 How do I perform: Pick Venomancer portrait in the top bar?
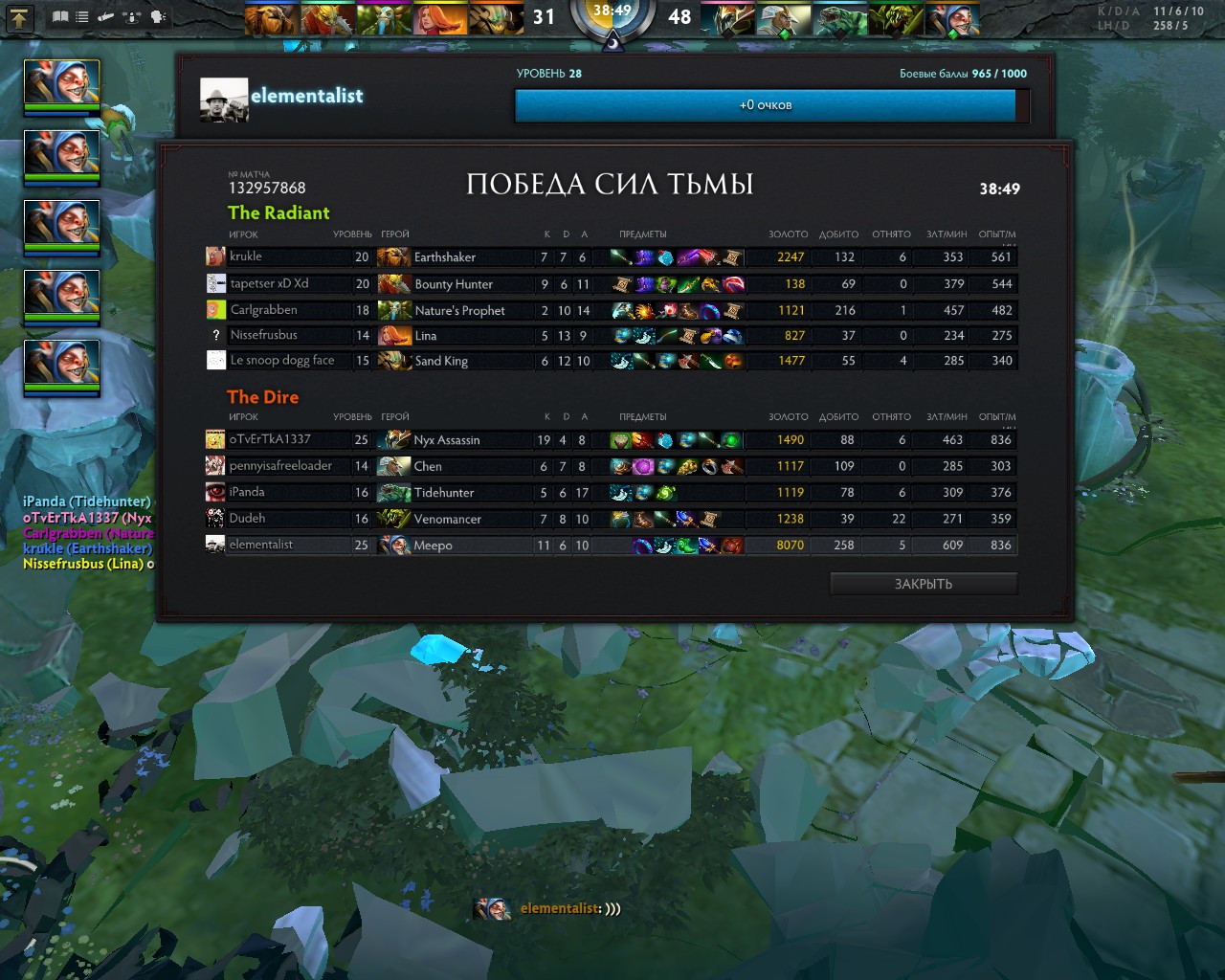[x=896, y=18]
